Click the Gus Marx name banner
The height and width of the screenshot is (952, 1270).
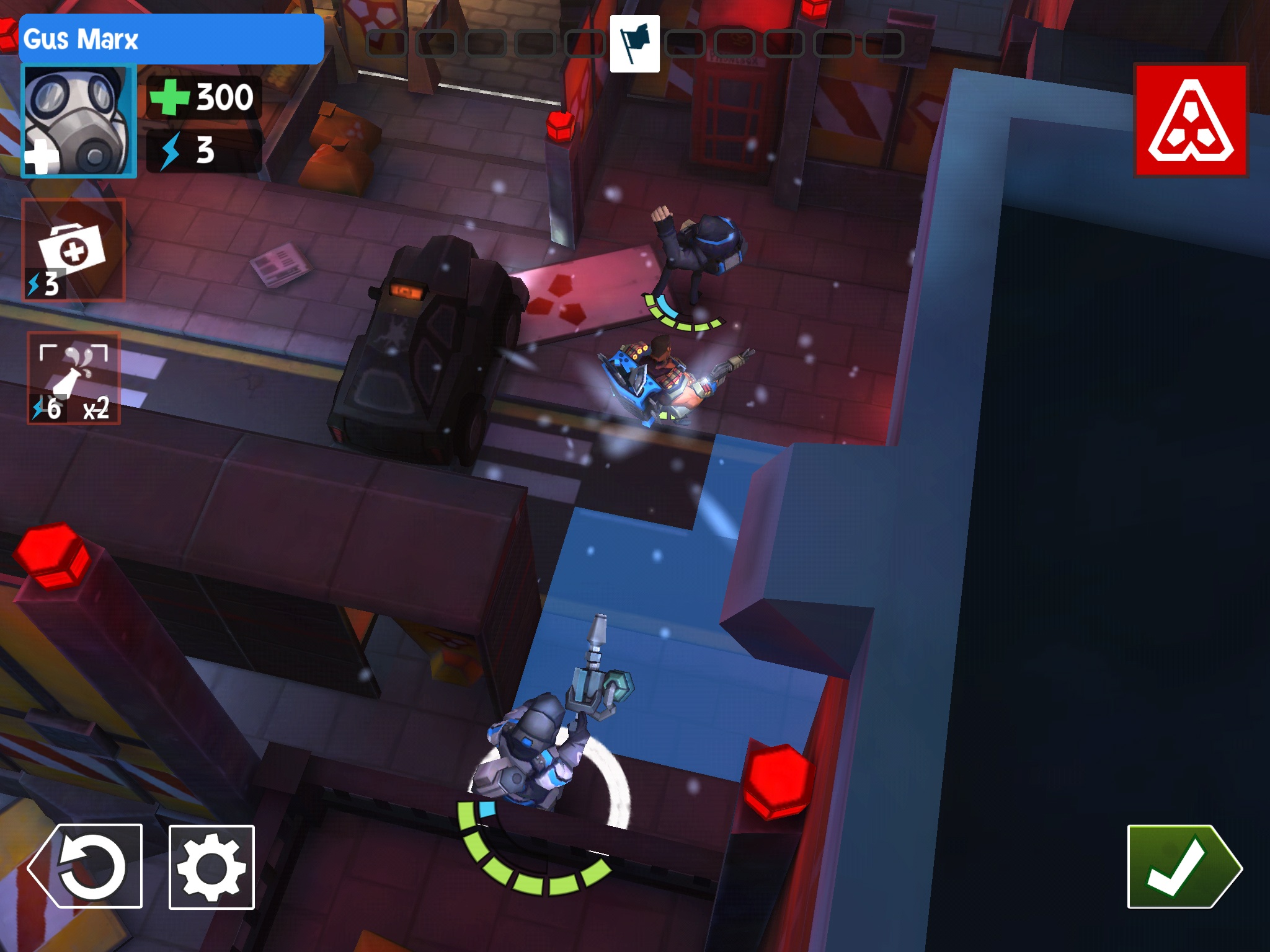[x=171, y=39]
